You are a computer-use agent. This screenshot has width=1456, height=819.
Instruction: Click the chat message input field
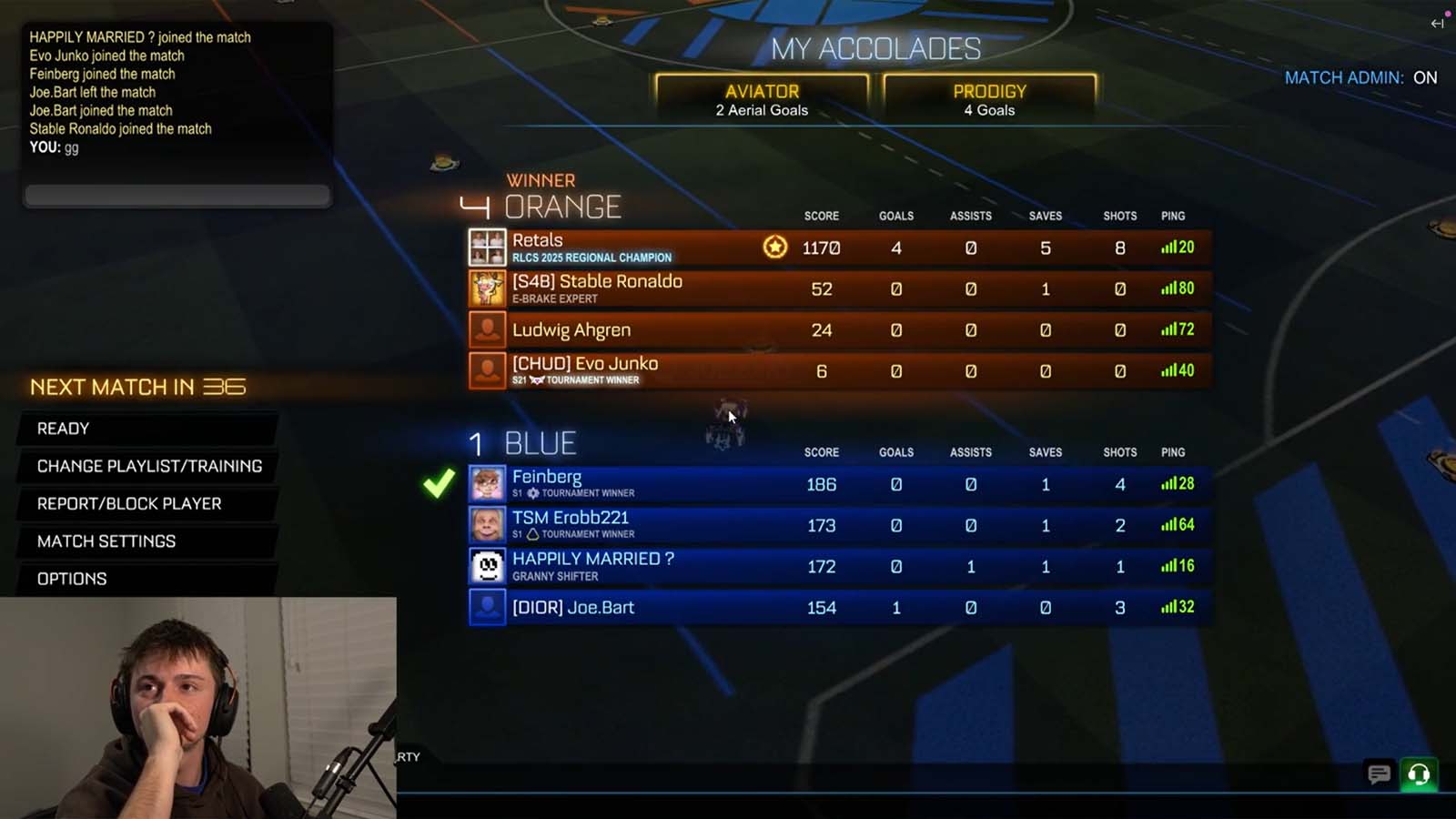177,193
